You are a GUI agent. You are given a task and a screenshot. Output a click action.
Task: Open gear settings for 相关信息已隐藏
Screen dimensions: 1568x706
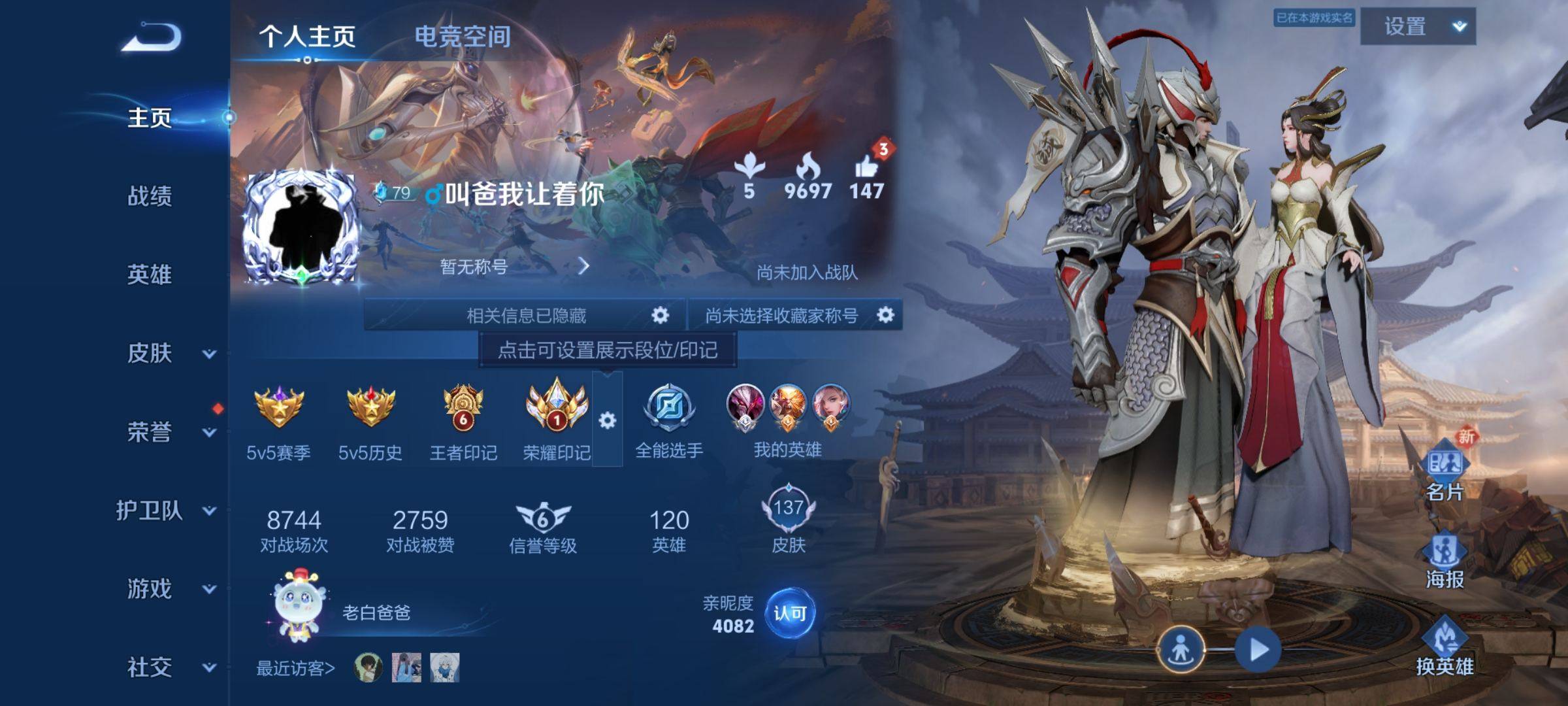pos(660,315)
